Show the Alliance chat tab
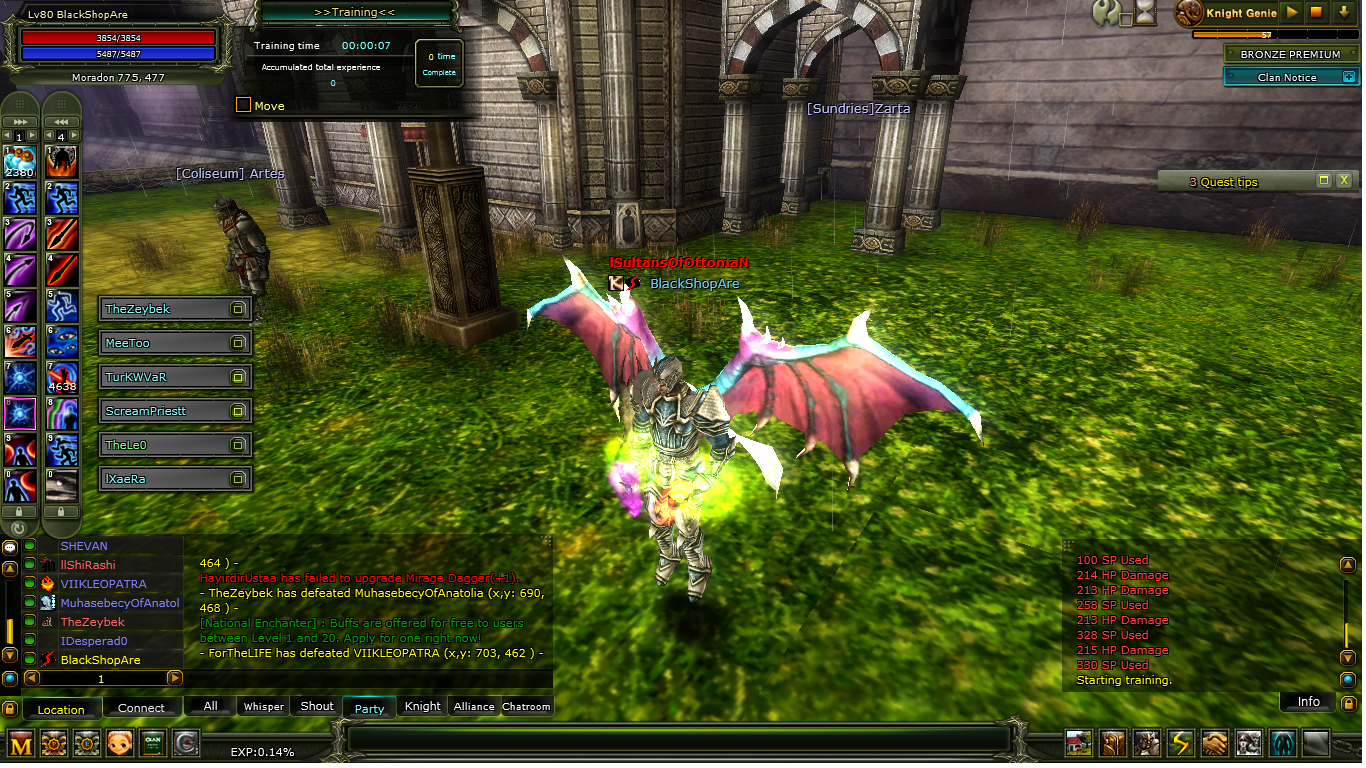The height and width of the screenshot is (768, 1366). 474,706
